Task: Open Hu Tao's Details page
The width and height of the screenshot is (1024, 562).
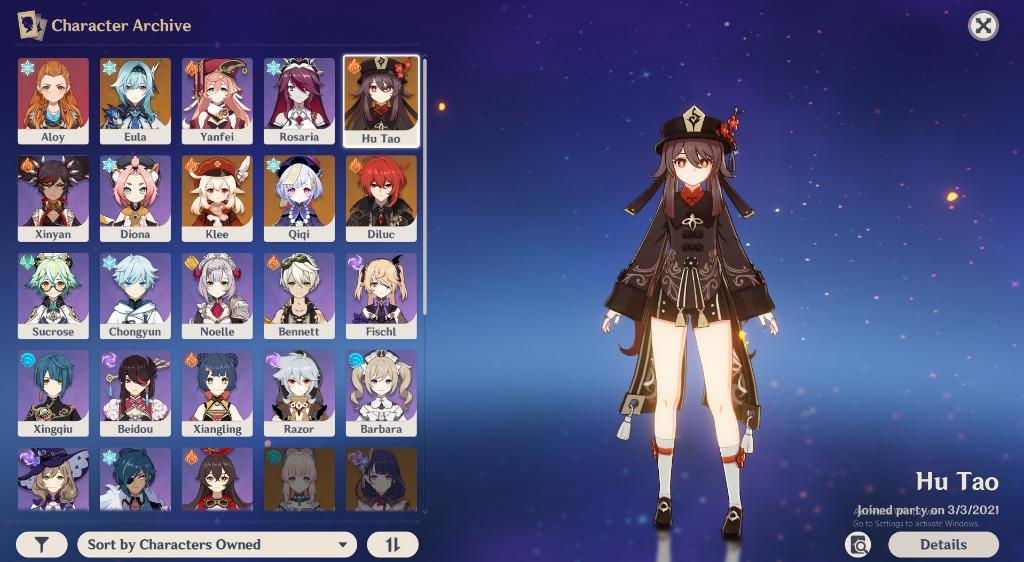Action: coord(943,545)
